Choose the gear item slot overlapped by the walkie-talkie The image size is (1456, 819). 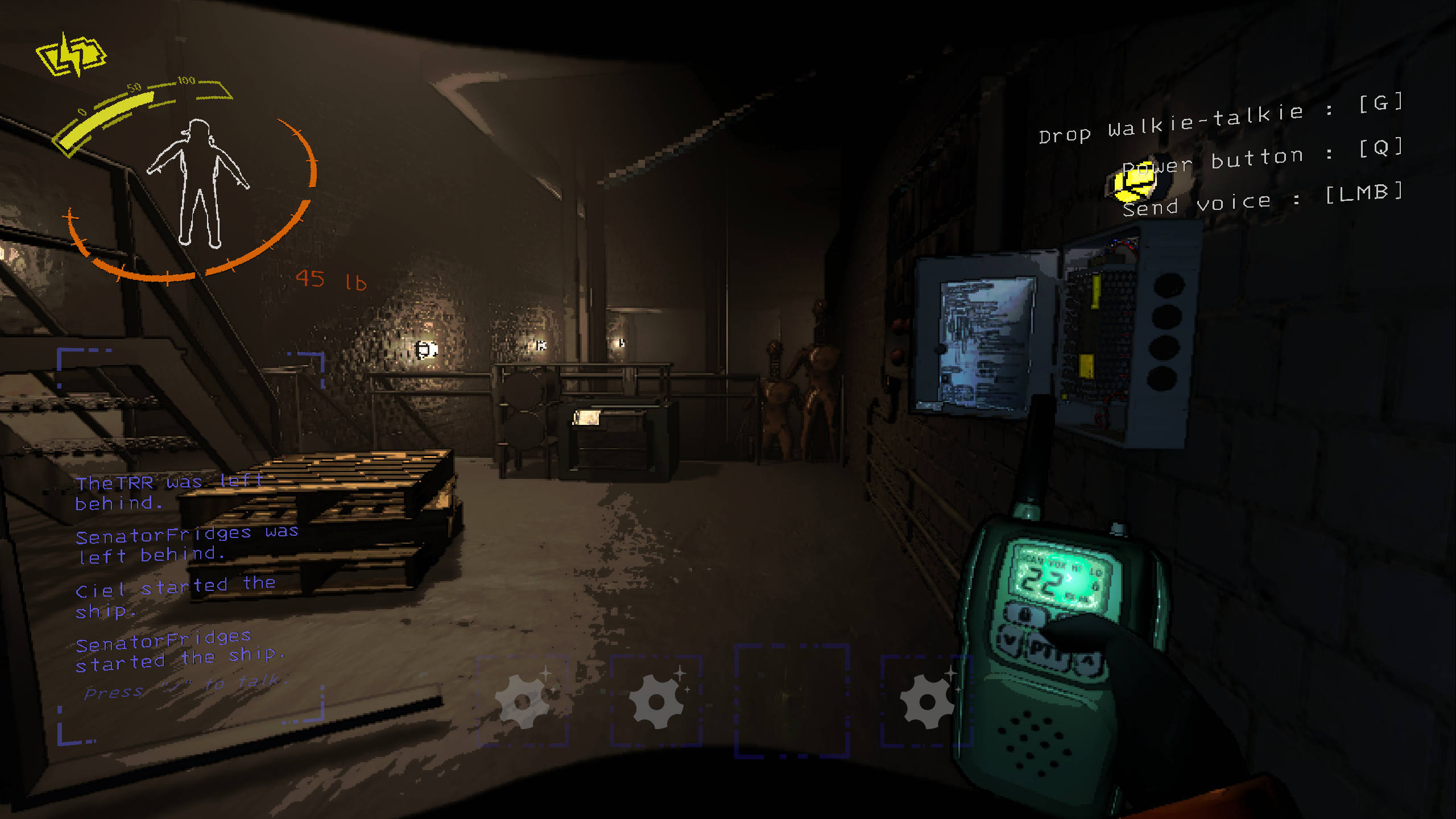point(925,701)
